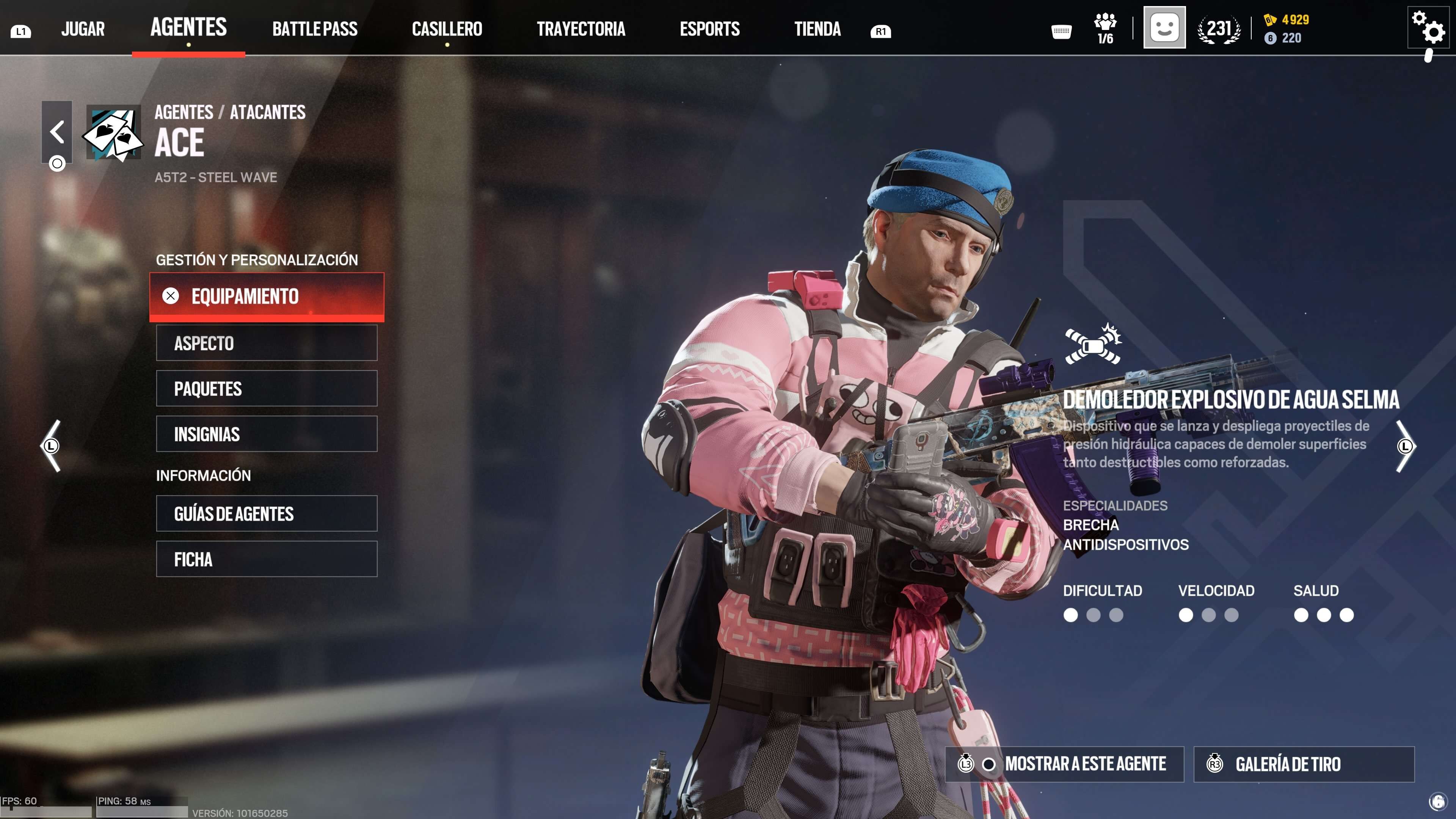
Task: Go back with the left chevron button
Action: coord(56,132)
